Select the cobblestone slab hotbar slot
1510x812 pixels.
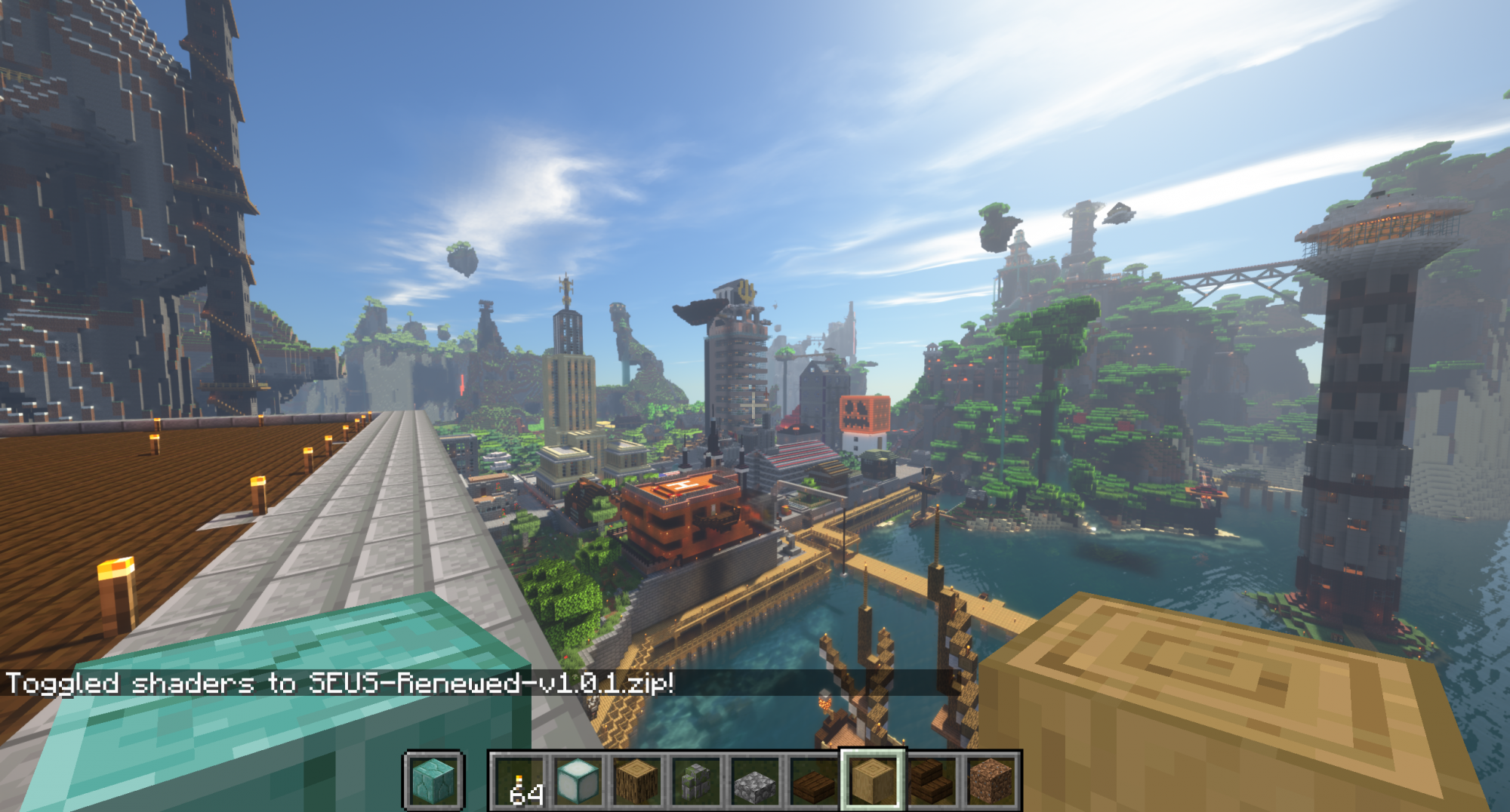(755, 781)
